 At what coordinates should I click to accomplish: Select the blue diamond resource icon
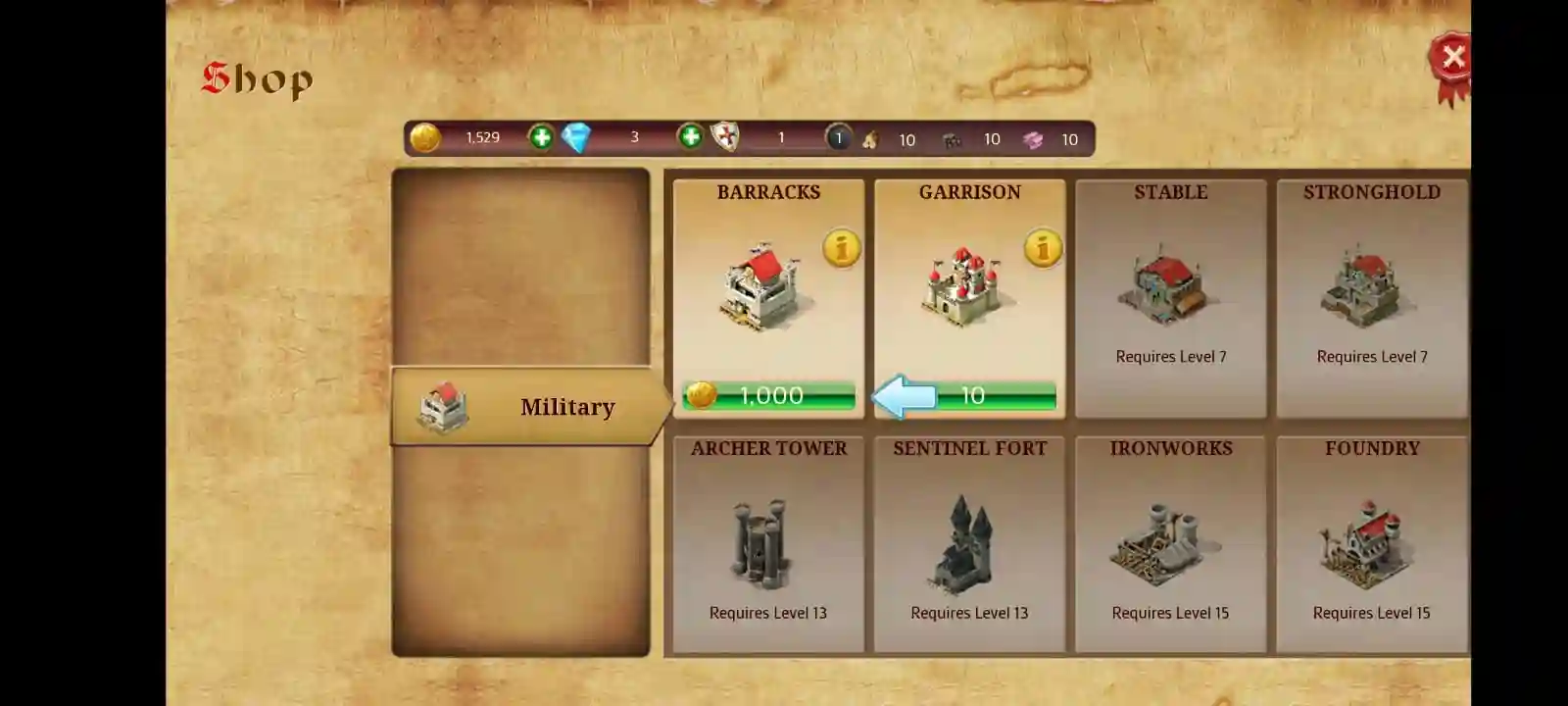click(x=575, y=138)
